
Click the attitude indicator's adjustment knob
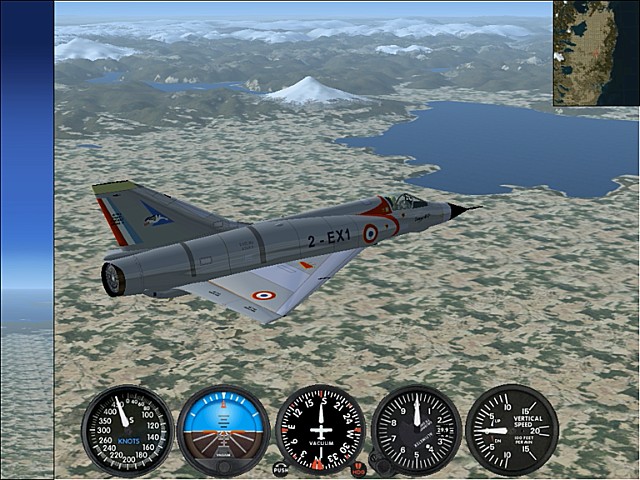[223, 466]
